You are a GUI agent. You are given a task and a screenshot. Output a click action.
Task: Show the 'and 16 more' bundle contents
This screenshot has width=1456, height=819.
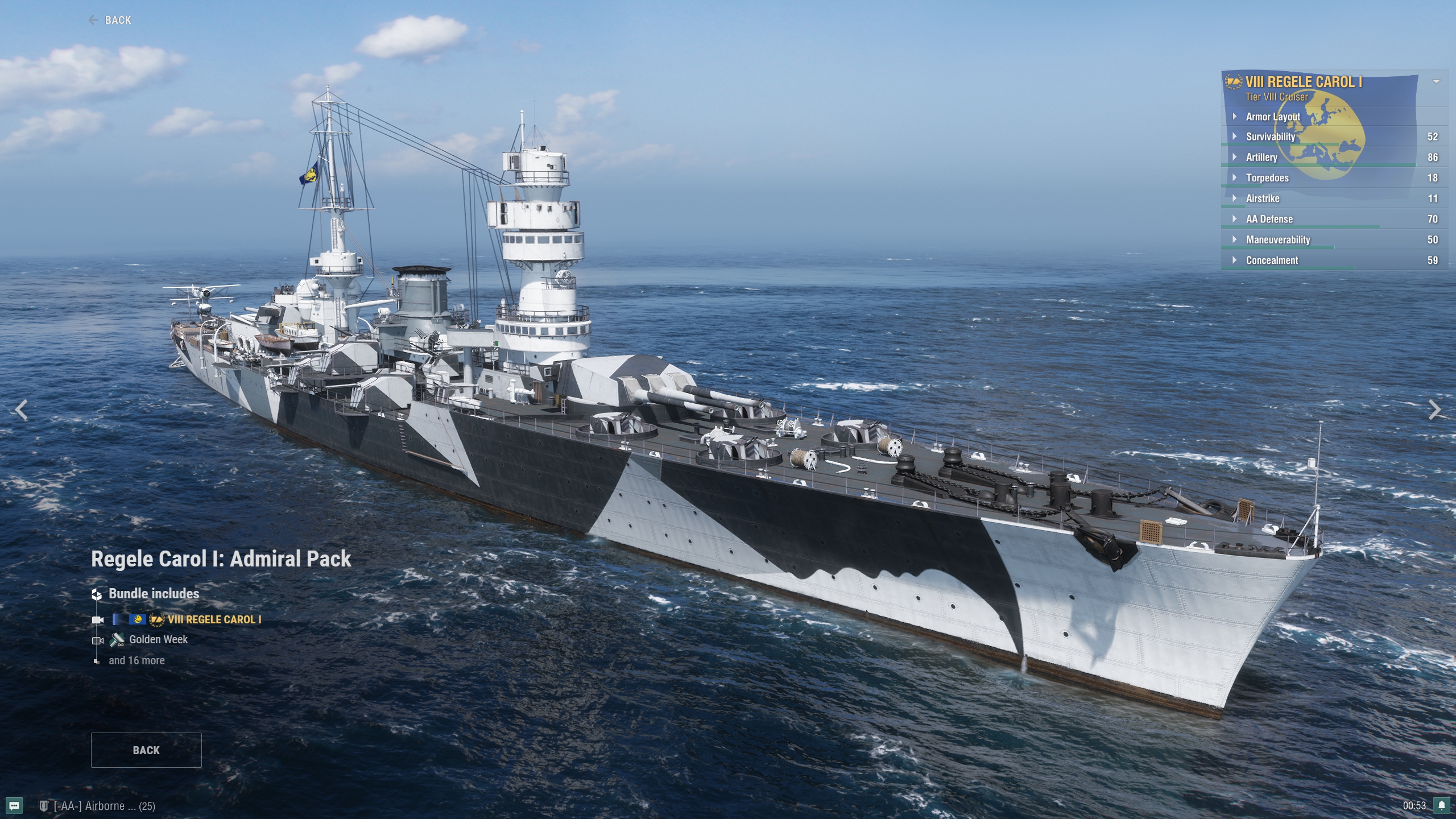(136, 660)
